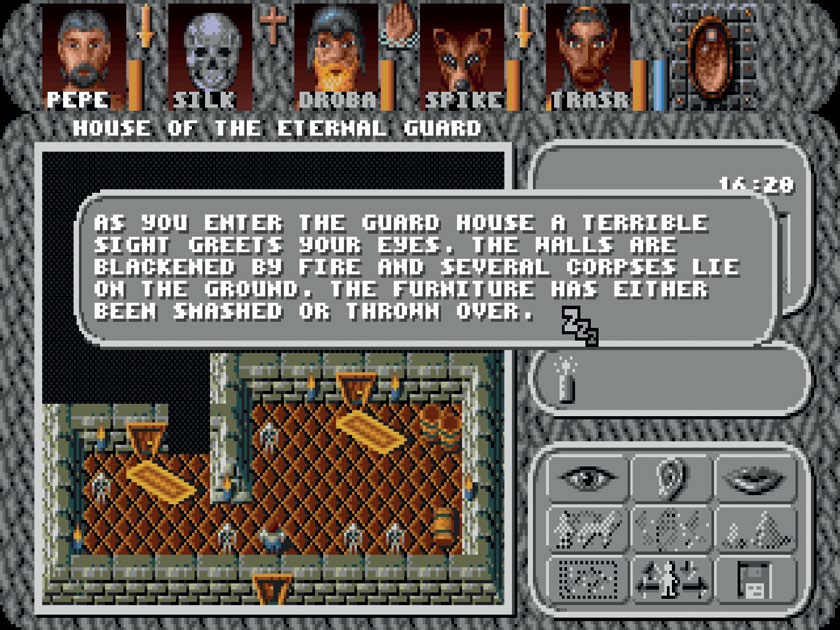
Task: Choose Droba's bearded portrait
Action: [338, 52]
